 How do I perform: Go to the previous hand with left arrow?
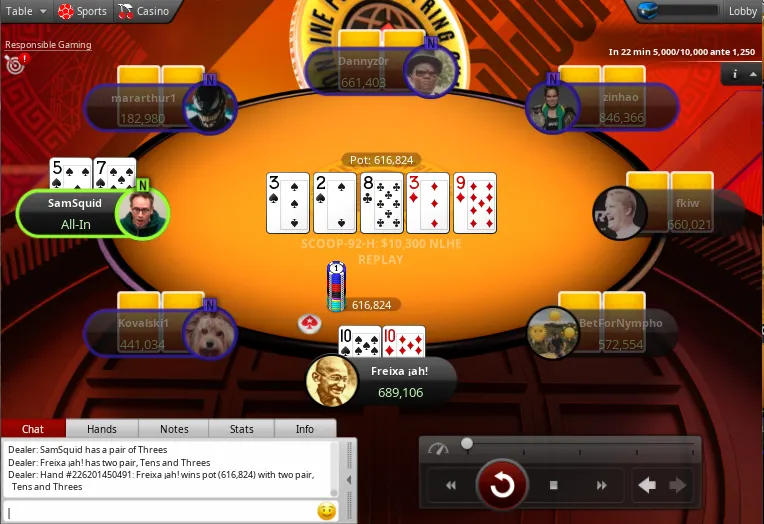click(647, 486)
